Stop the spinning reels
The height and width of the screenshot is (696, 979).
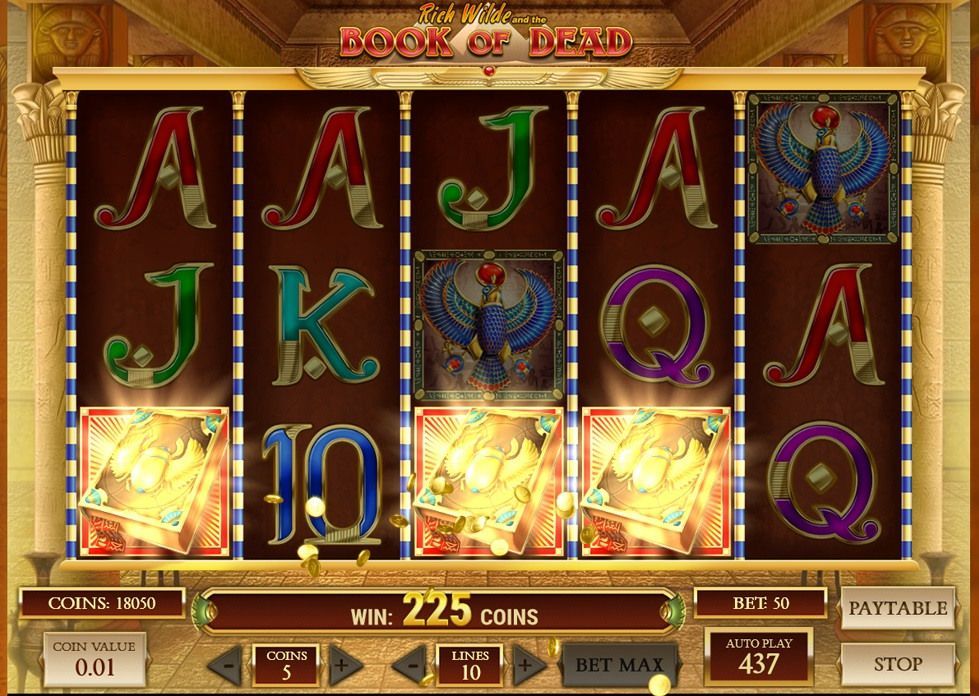point(897,663)
